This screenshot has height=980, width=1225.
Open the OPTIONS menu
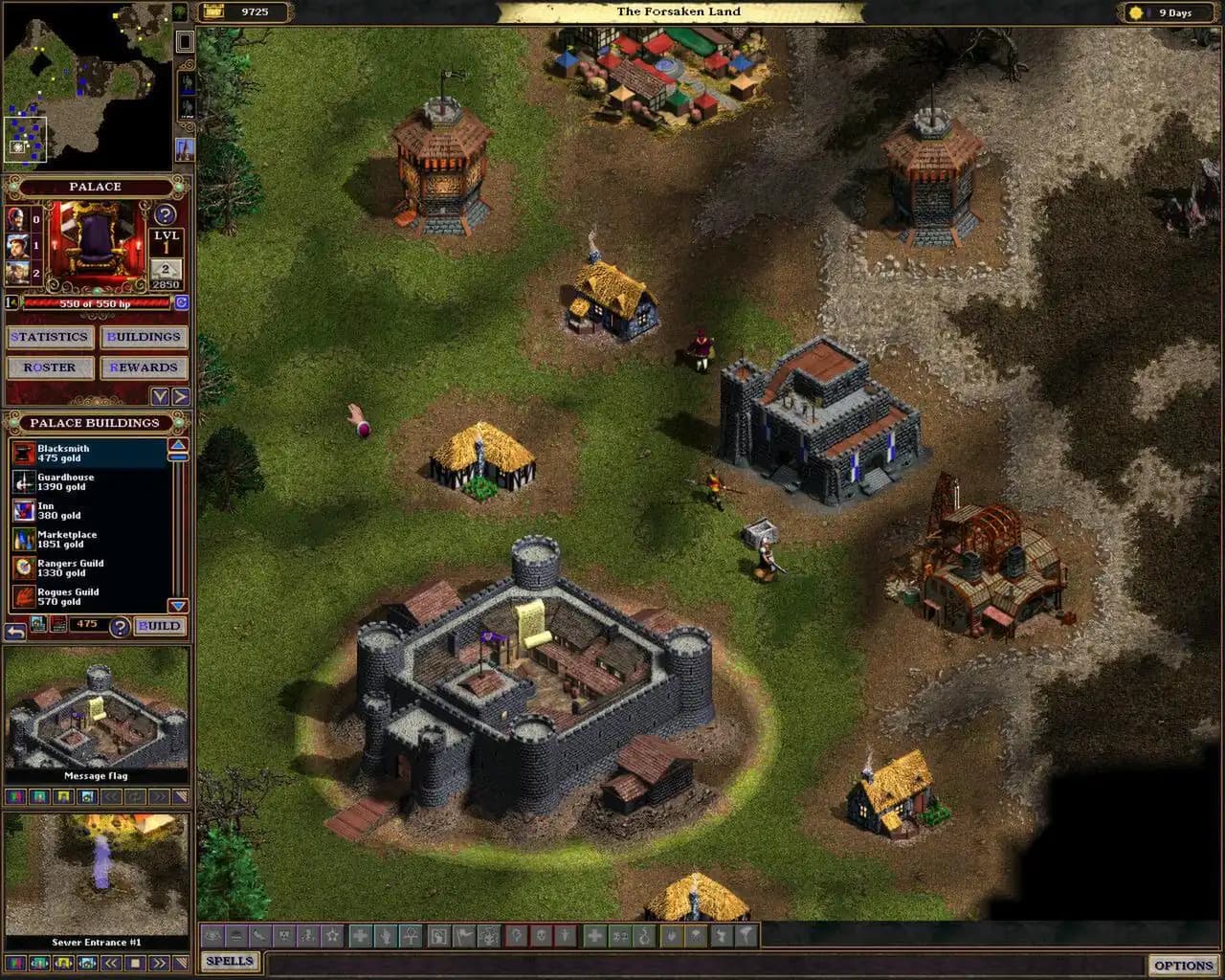click(1185, 965)
